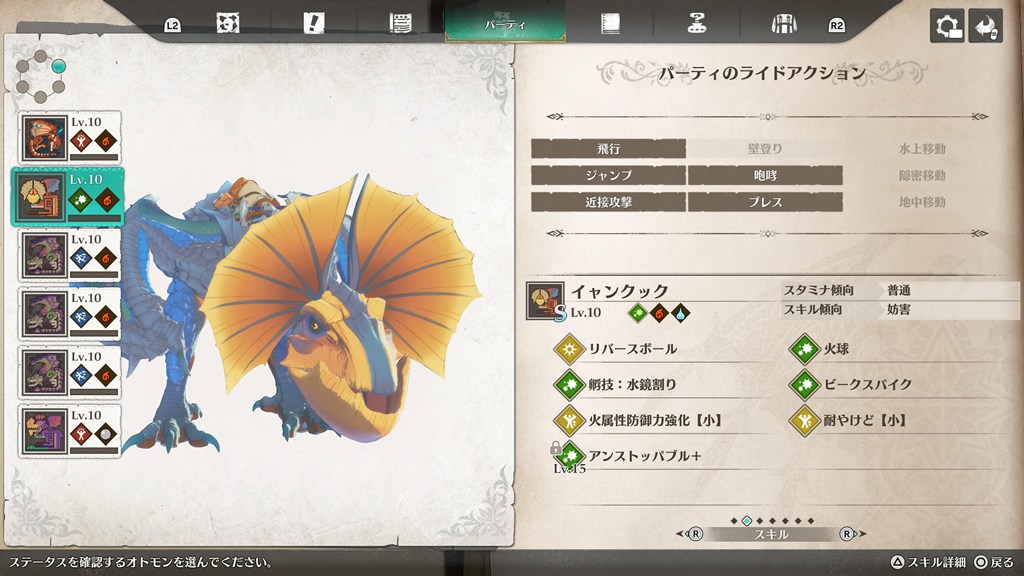The width and height of the screenshot is (1024, 576).
Task: Select the ジャンプ ride action
Action: pos(608,175)
